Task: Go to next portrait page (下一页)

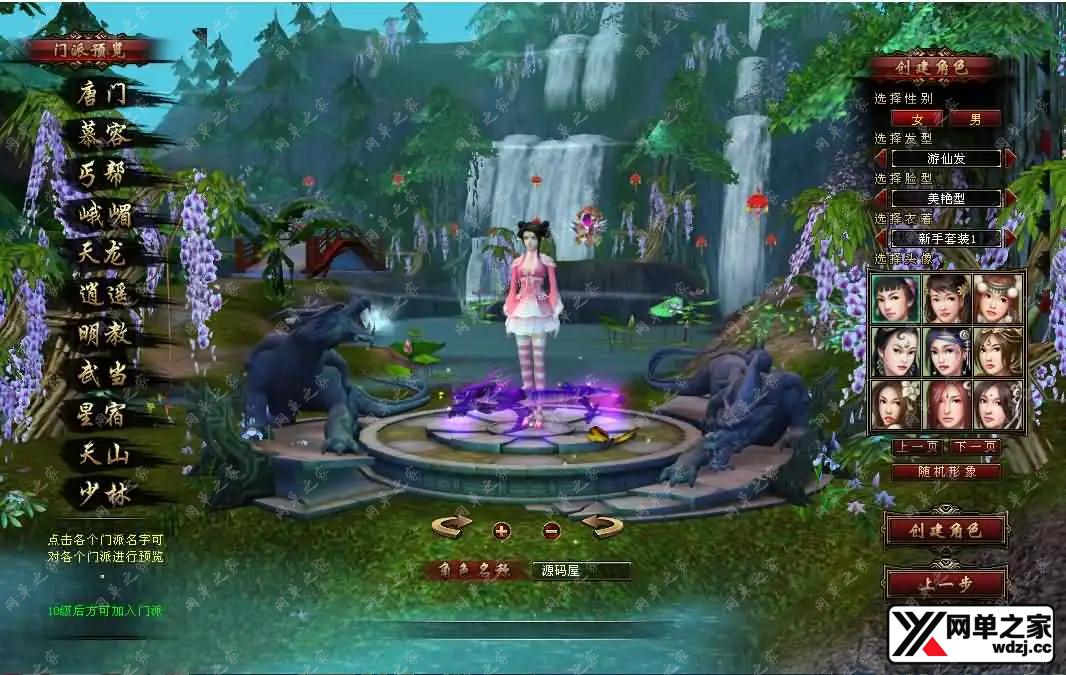Action: pyautogui.click(x=975, y=447)
